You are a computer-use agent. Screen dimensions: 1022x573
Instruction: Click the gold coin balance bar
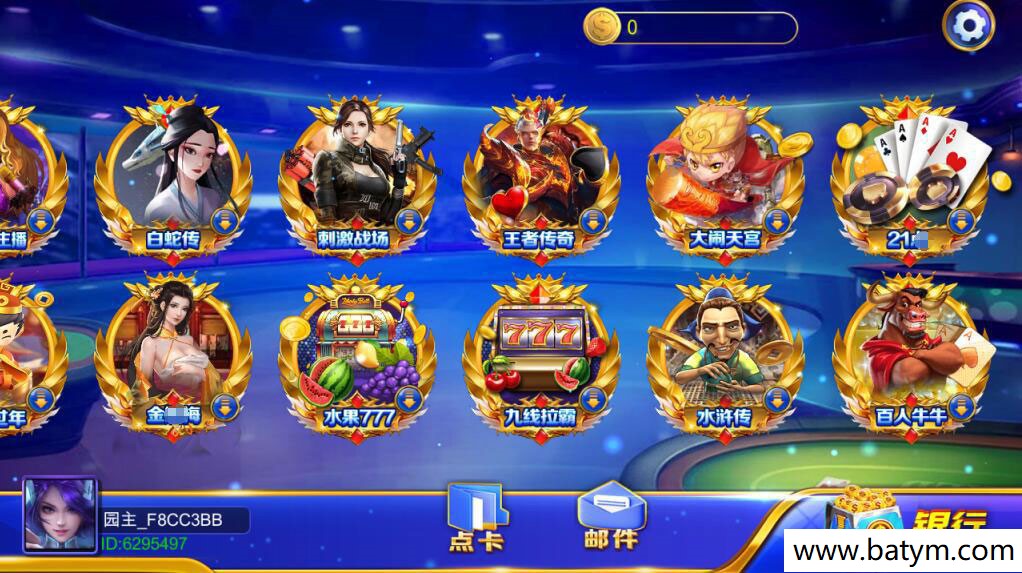pos(690,27)
